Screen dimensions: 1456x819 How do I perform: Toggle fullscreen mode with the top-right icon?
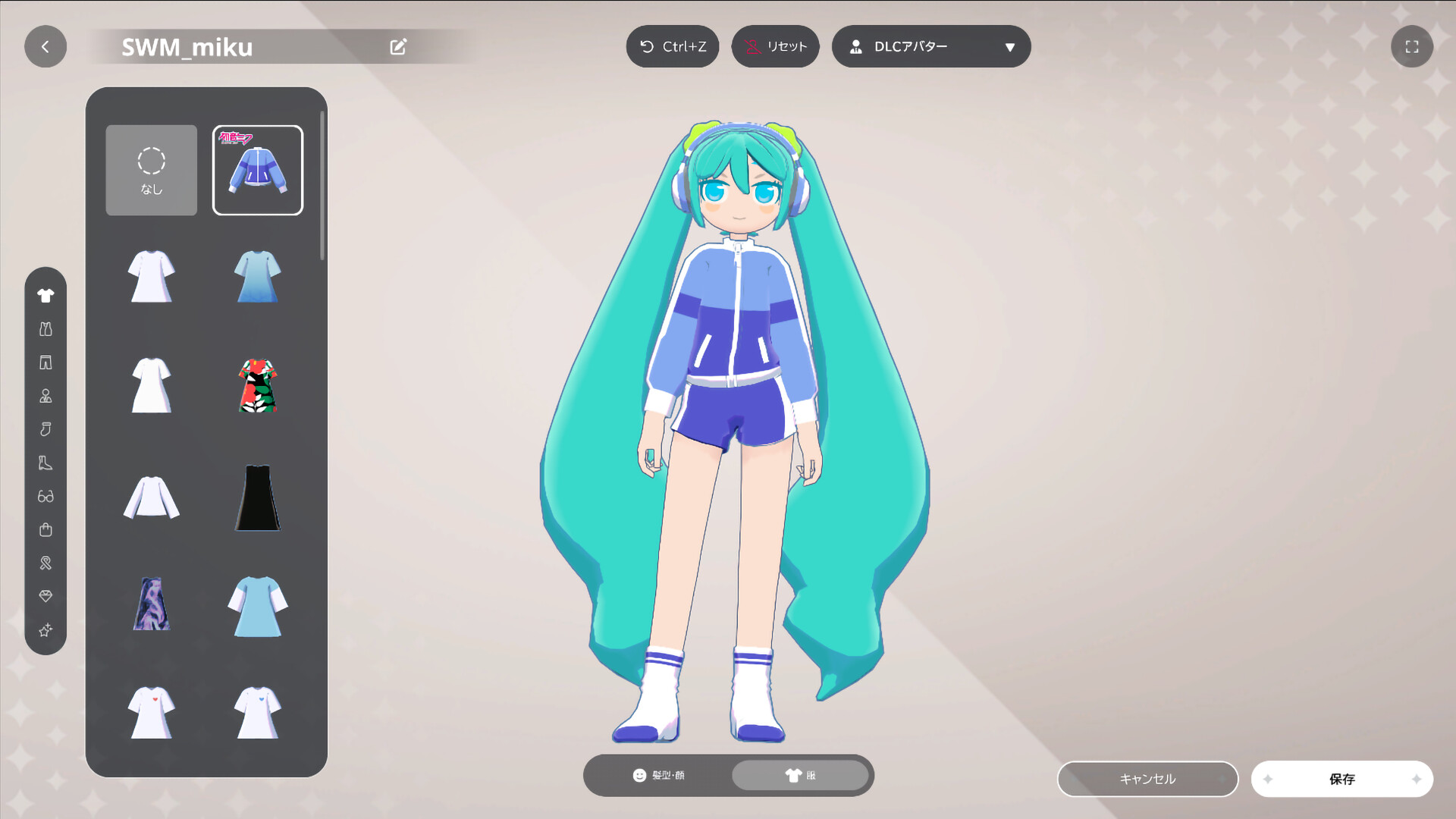tap(1412, 46)
